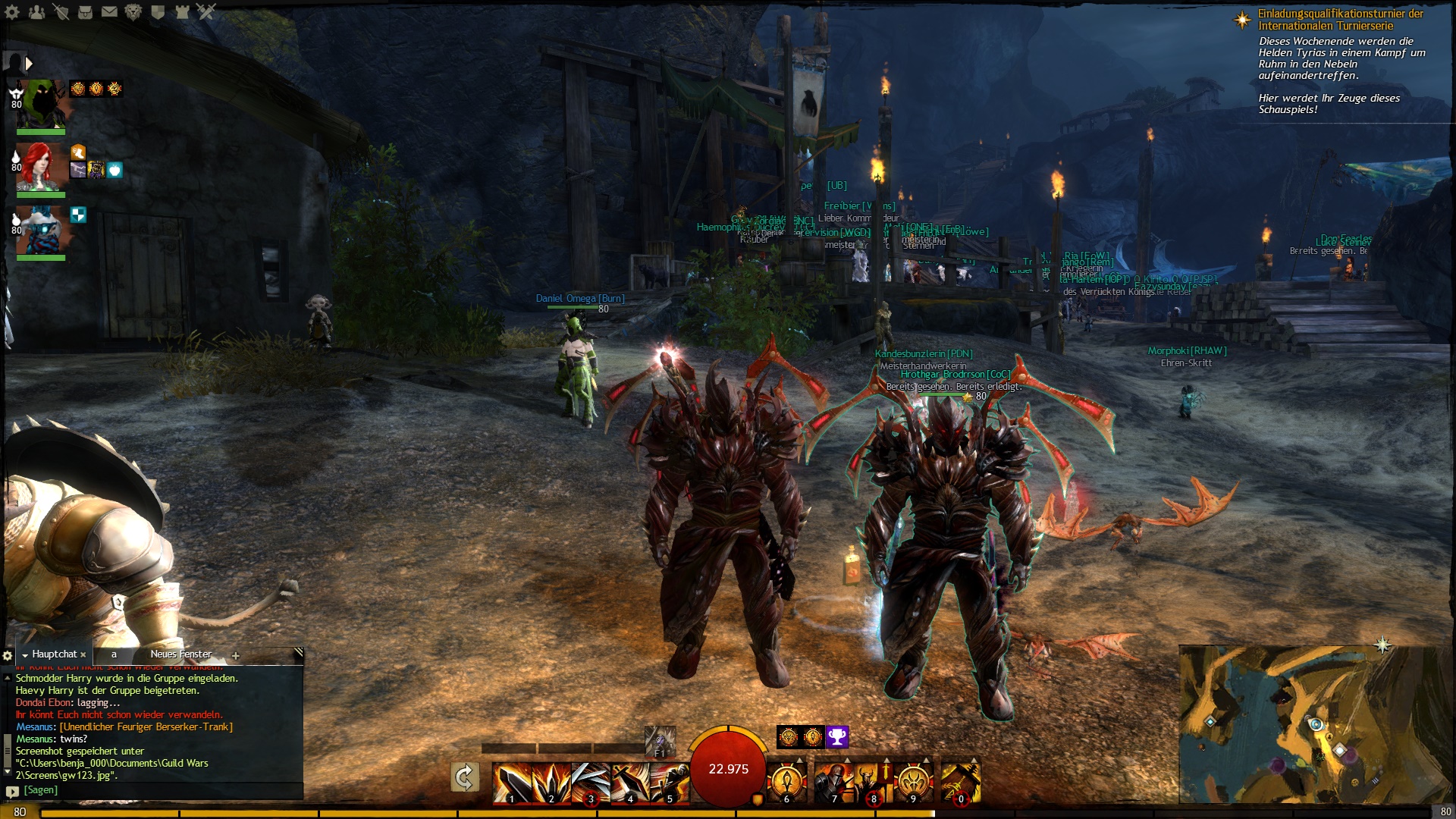Viewport: 1456px width, 819px height.
Task: Open the inventory bag icon
Action: 85,11
